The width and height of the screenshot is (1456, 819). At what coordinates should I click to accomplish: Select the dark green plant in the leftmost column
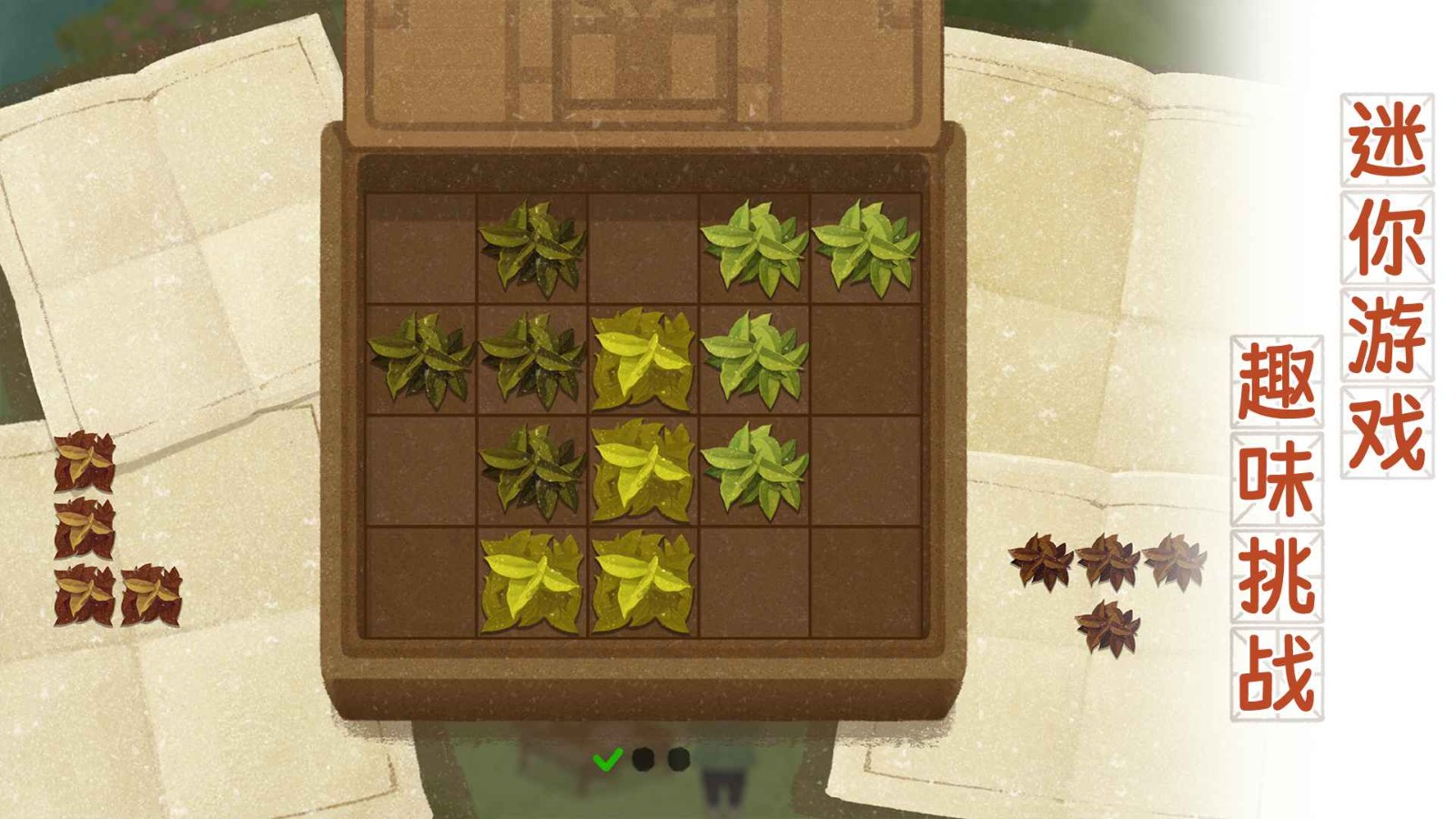419,359
